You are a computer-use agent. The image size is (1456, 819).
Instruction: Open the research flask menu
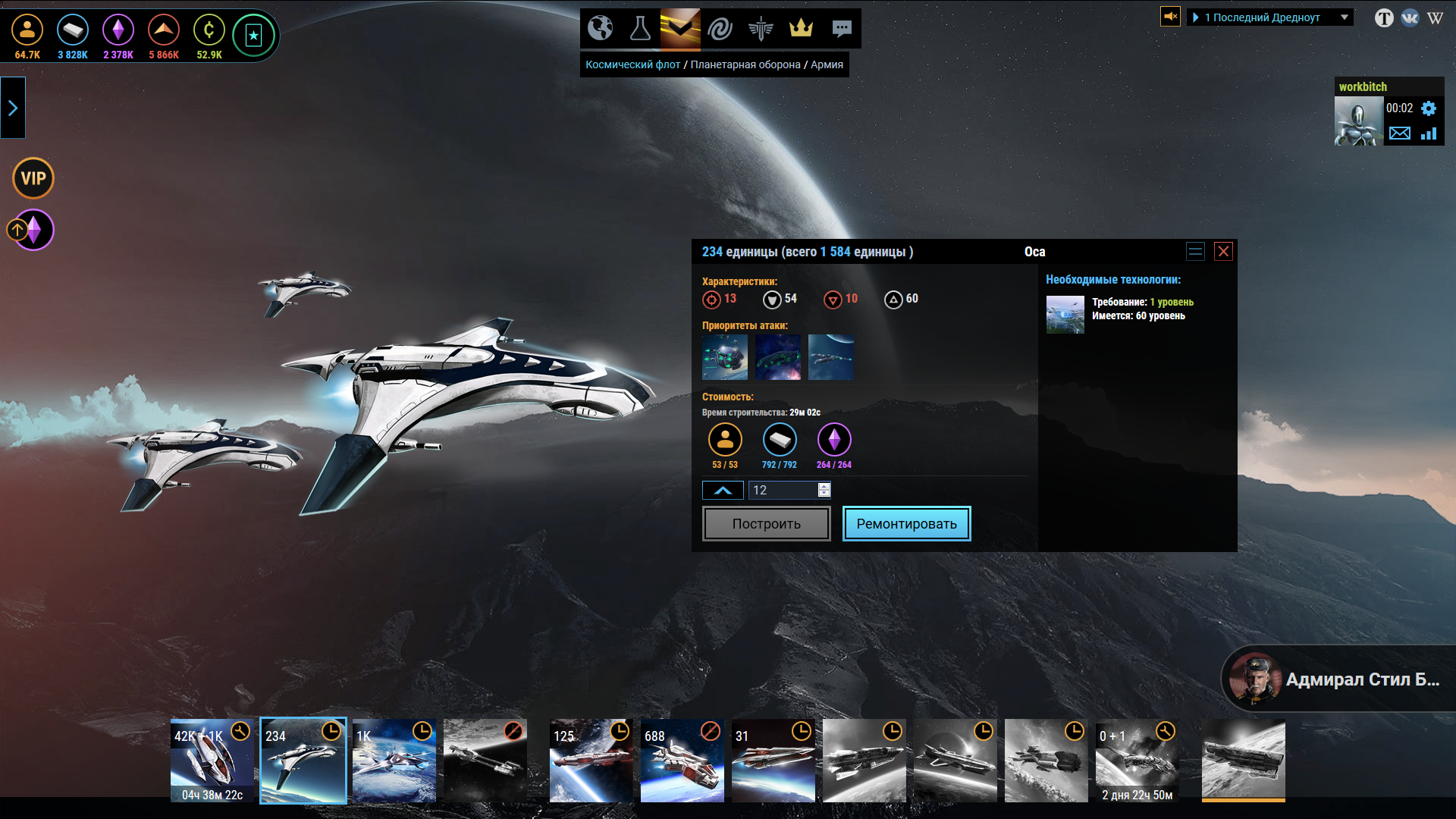[x=640, y=29]
